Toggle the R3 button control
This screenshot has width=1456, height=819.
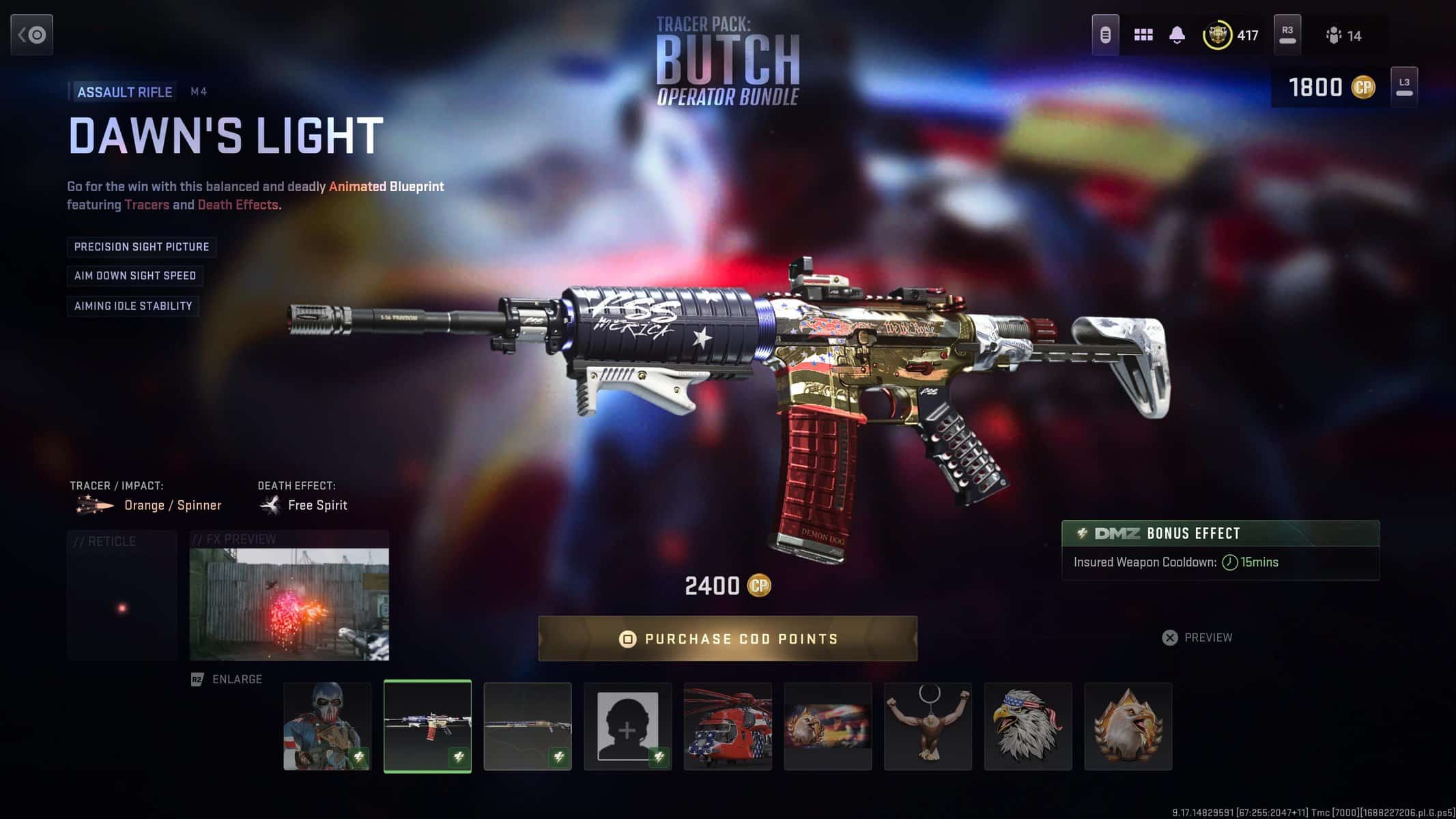tap(1287, 34)
